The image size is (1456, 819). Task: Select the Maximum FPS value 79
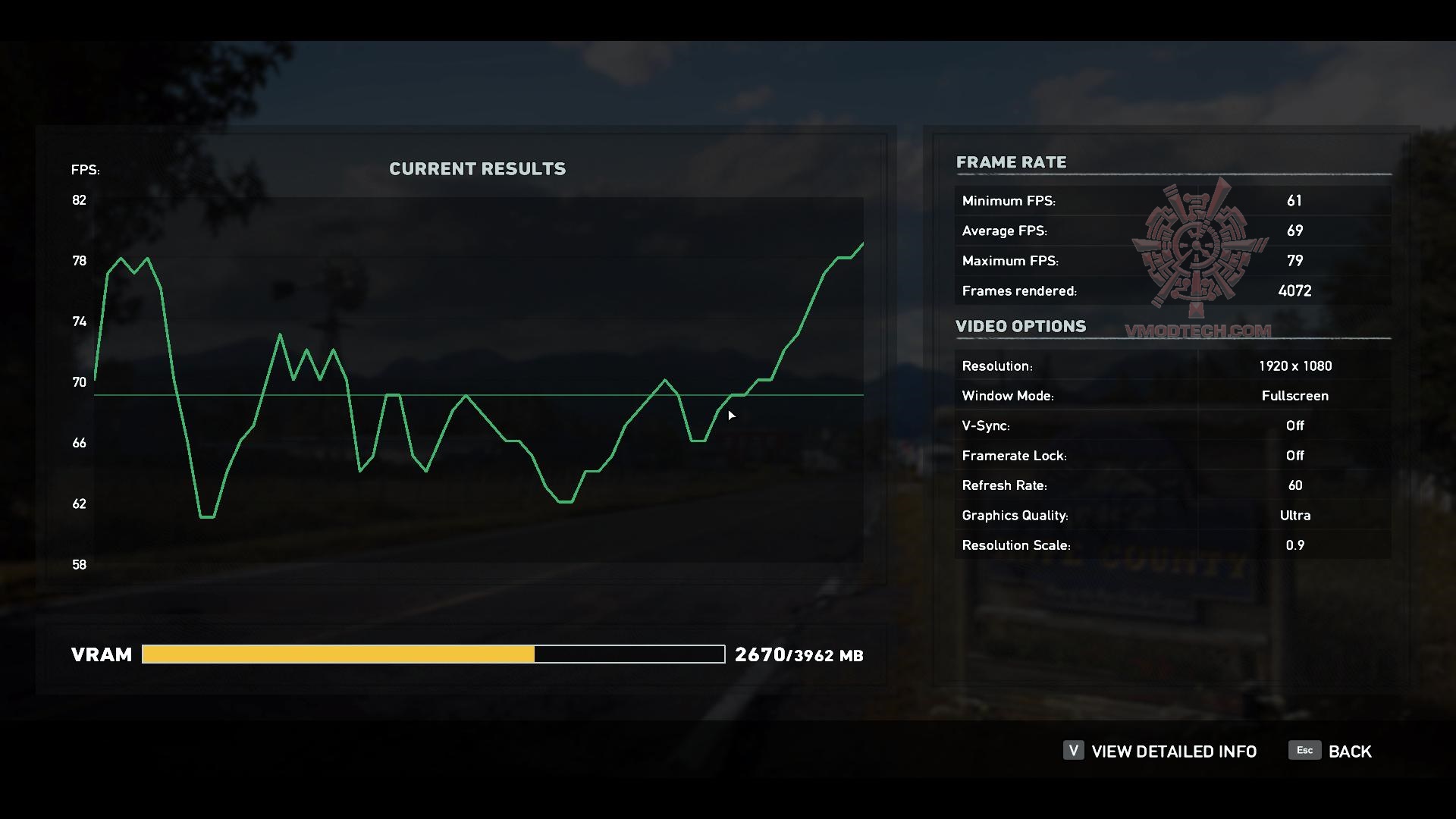(x=1294, y=260)
